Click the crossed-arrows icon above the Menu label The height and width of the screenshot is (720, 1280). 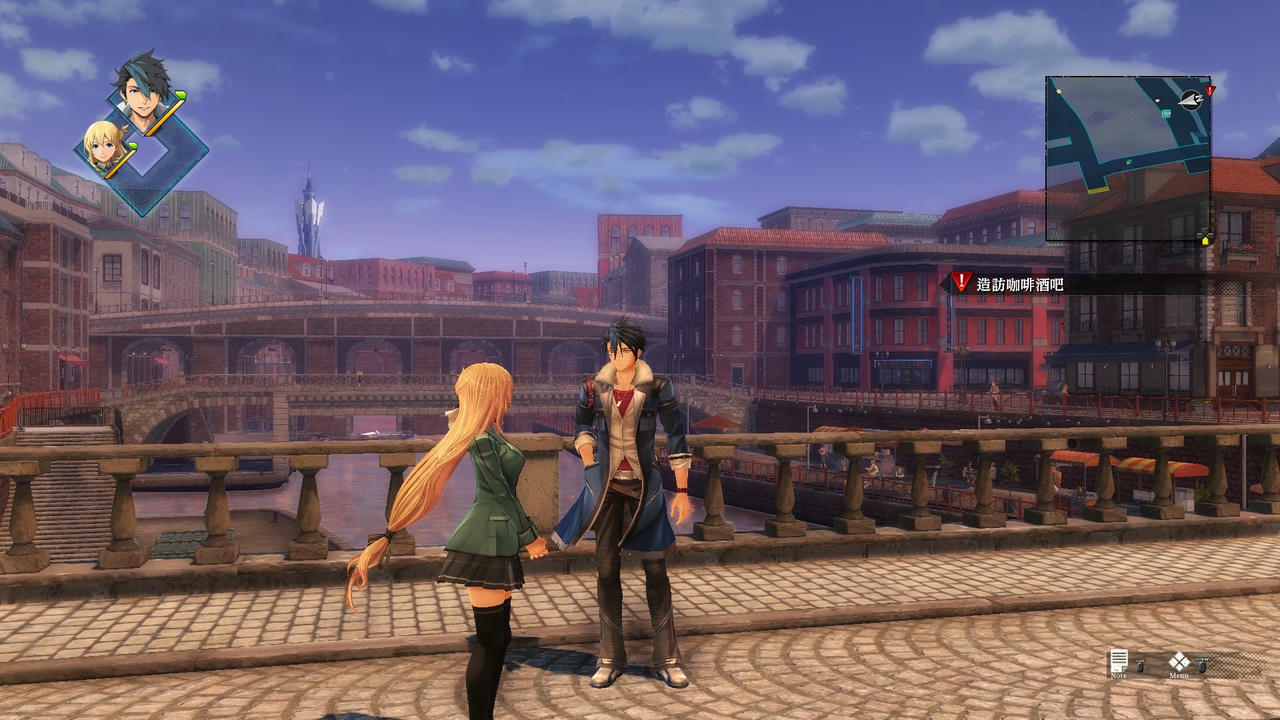tap(1180, 659)
